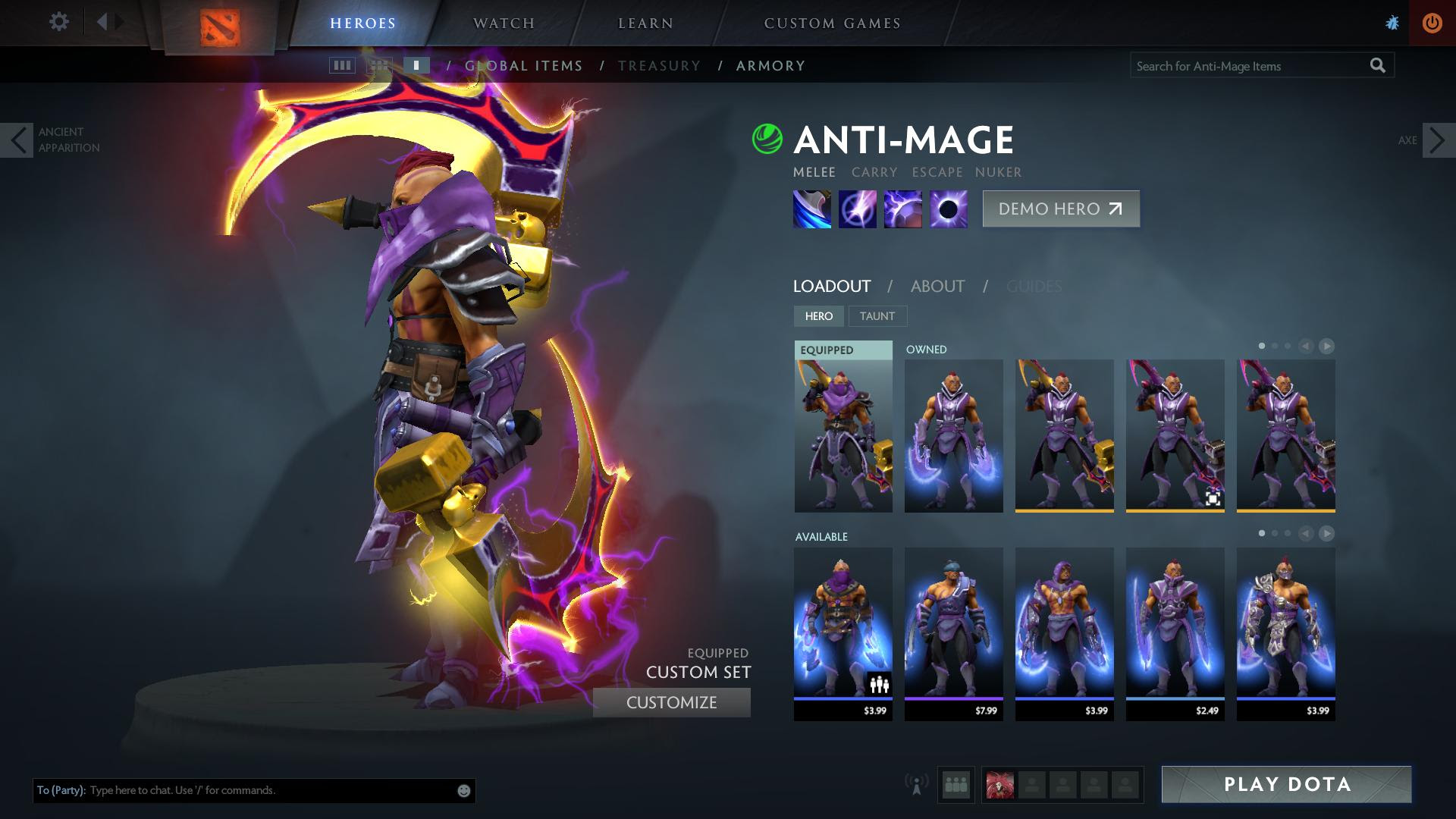Viewport: 1456px width, 819px height.
Task: Select the $7.99 available item set
Action: (953, 633)
